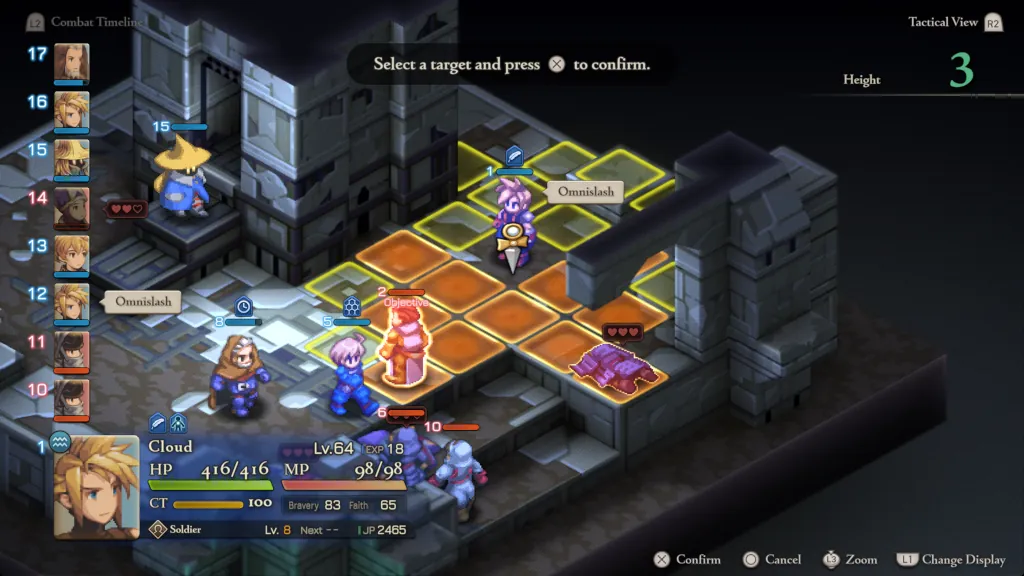This screenshot has height=576, width=1024.
Task: Target the unit under the selection cursor
Action: pos(512,215)
